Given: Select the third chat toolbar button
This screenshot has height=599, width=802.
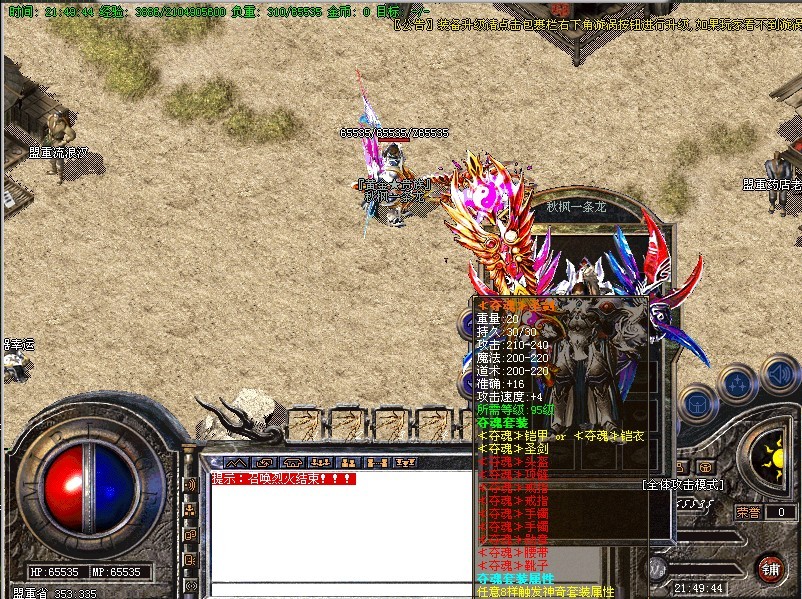Looking at the screenshot, I should pos(292,463).
